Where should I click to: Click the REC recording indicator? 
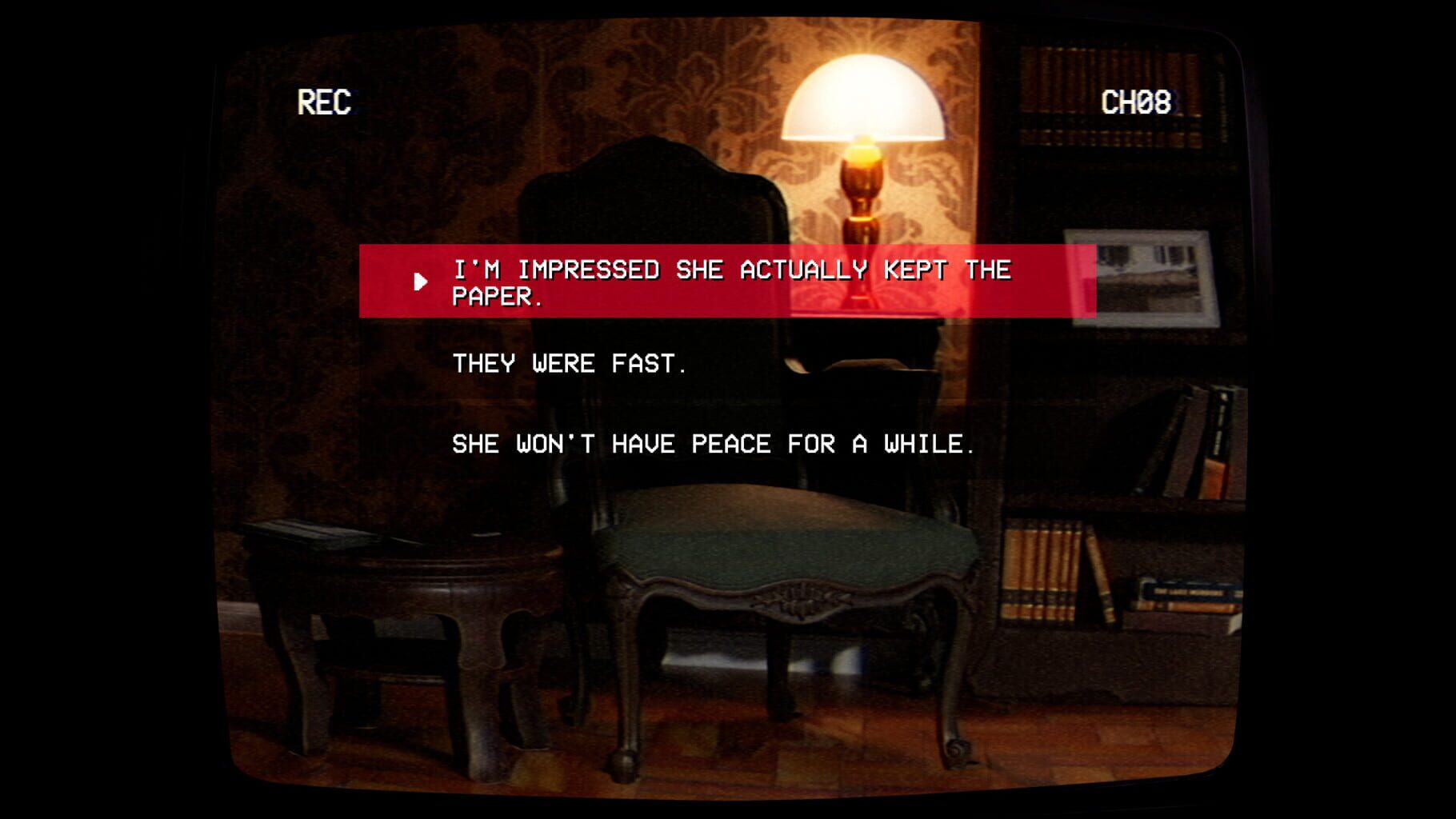point(326,102)
